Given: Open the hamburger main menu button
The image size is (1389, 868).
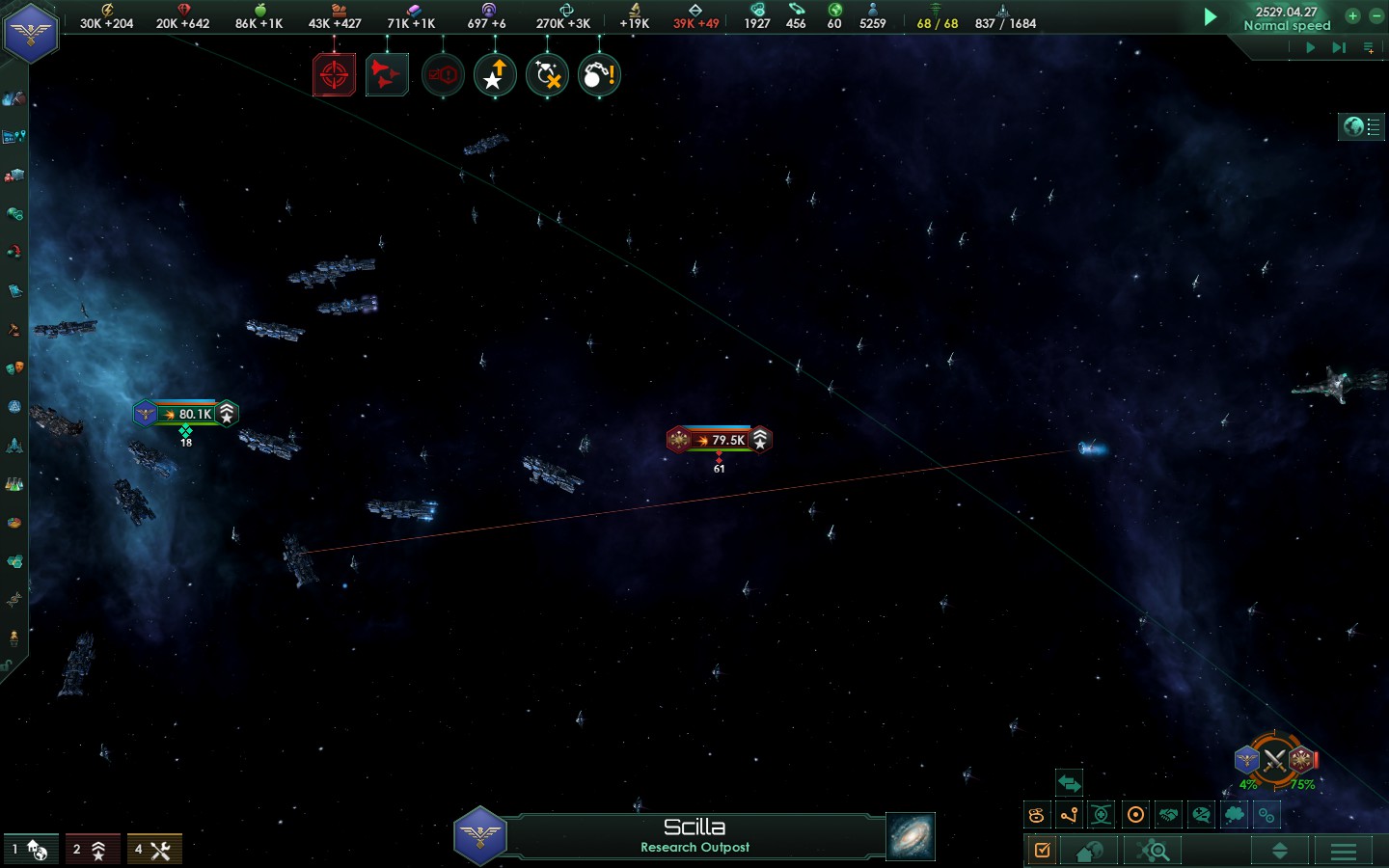Looking at the screenshot, I should (x=1344, y=851).
